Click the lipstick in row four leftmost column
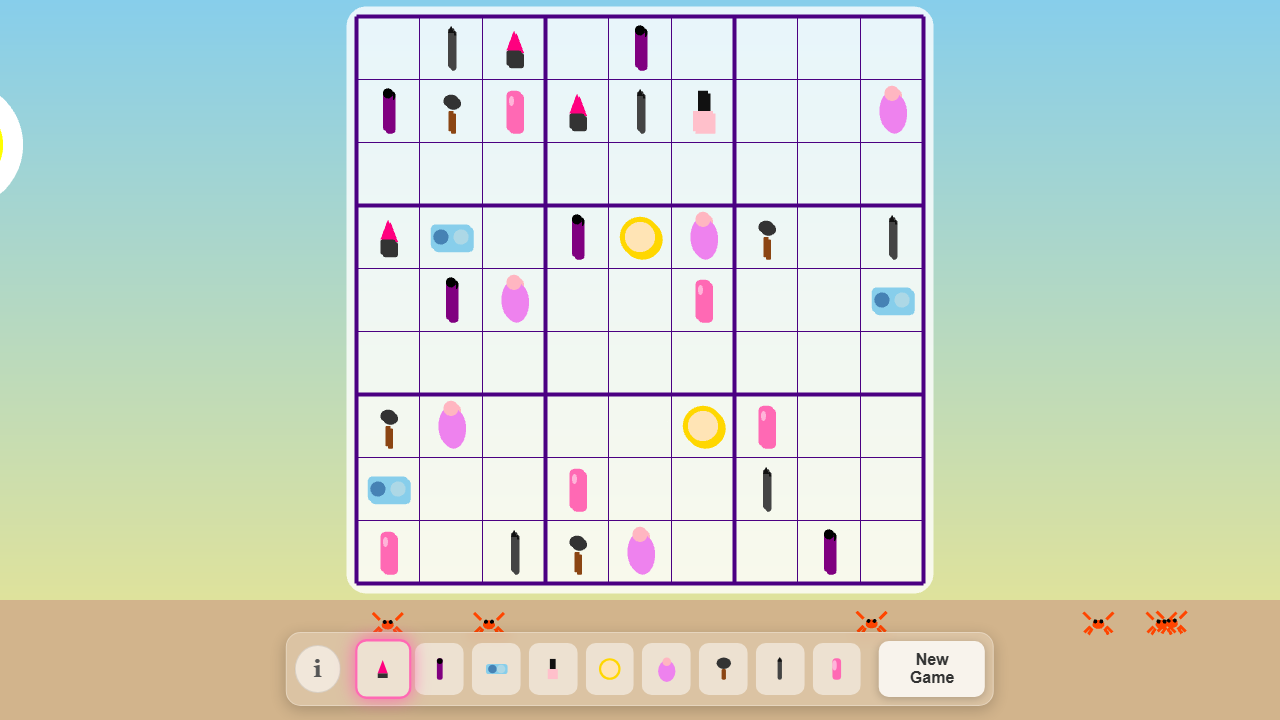The height and width of the screenshot is (720, 1280). [x=388, y=237]
